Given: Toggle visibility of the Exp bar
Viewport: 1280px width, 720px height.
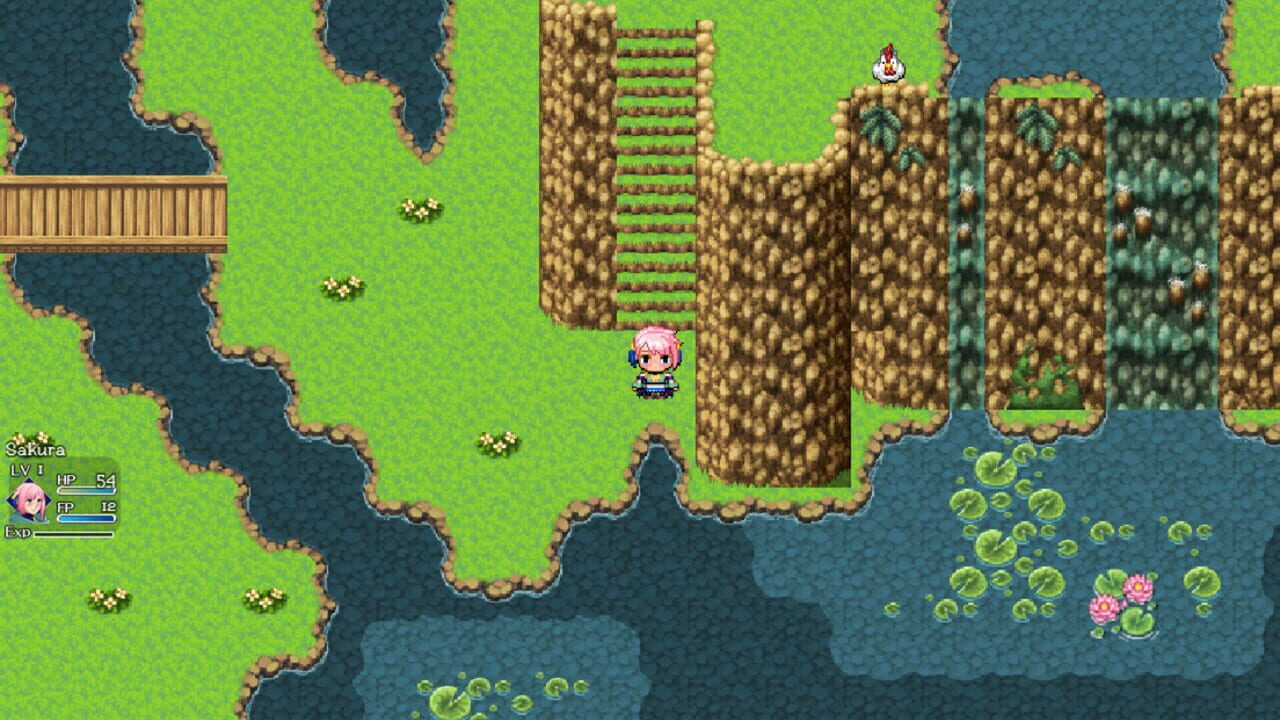Looking at the screenshot, I should [72, 534].
